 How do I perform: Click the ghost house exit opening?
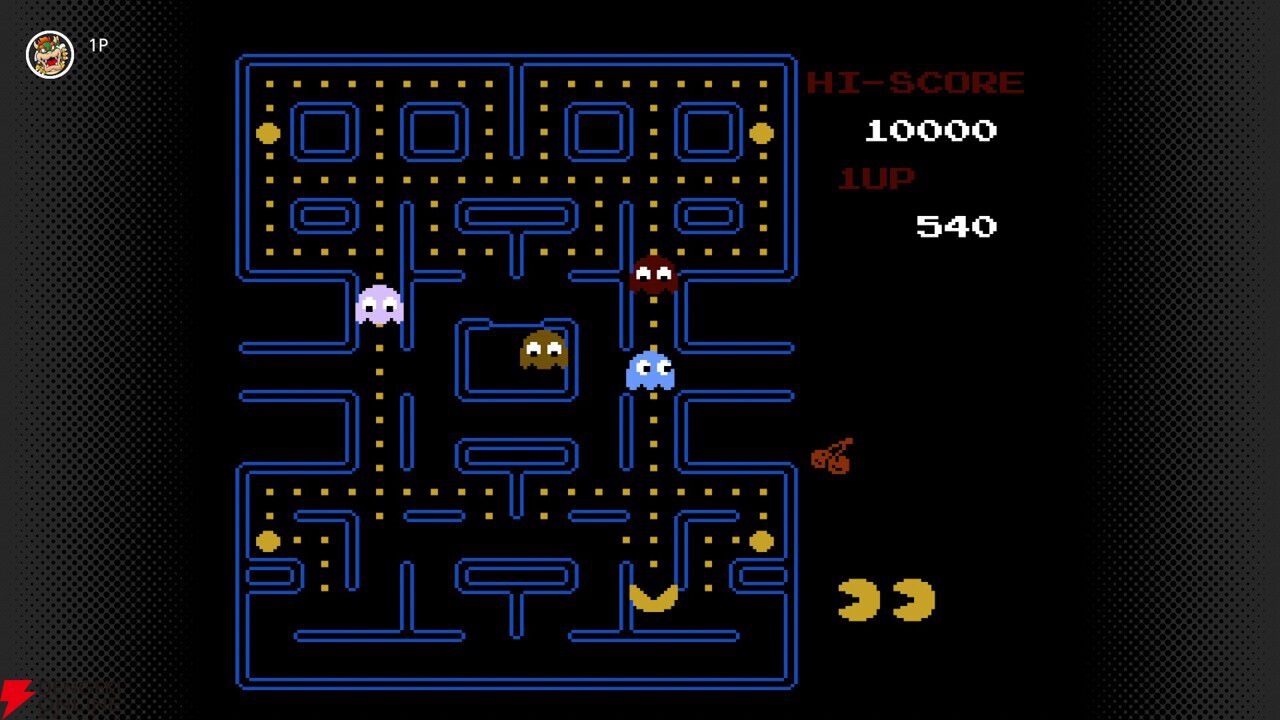pyautogui.click(x=516, y=322)
